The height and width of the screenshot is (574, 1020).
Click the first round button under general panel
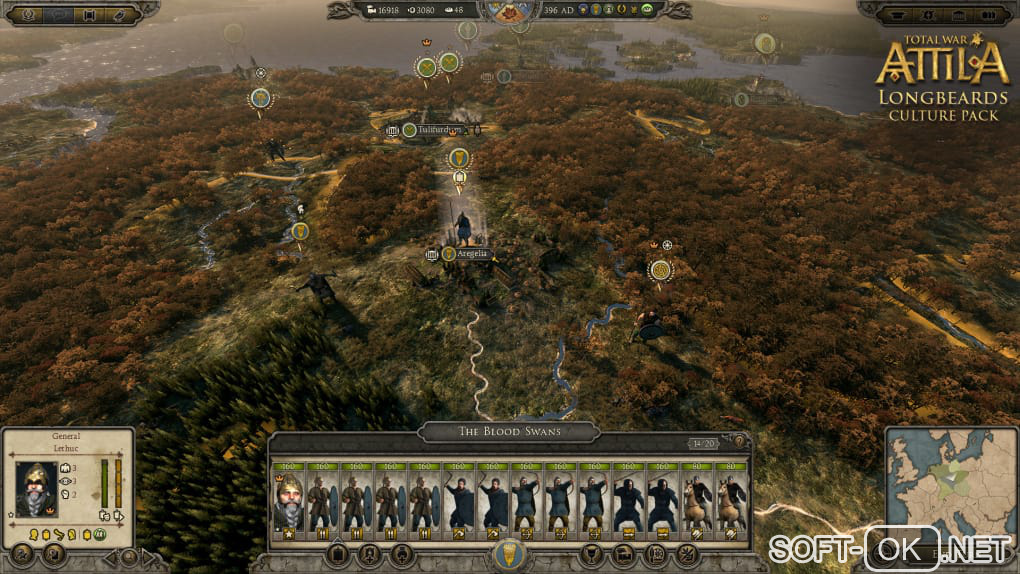coord(24,553)
